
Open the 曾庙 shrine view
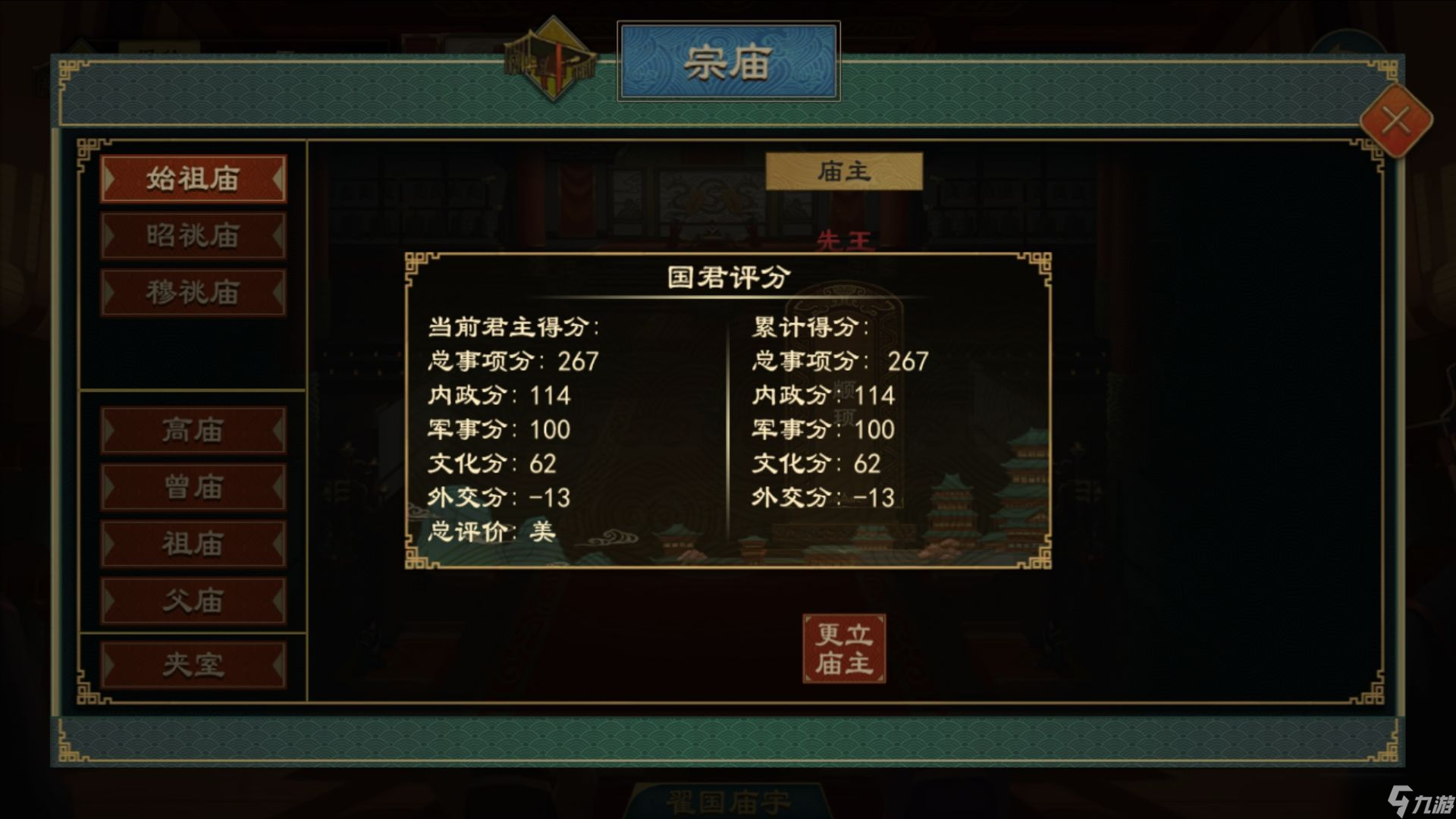click(x=193, y=488)
